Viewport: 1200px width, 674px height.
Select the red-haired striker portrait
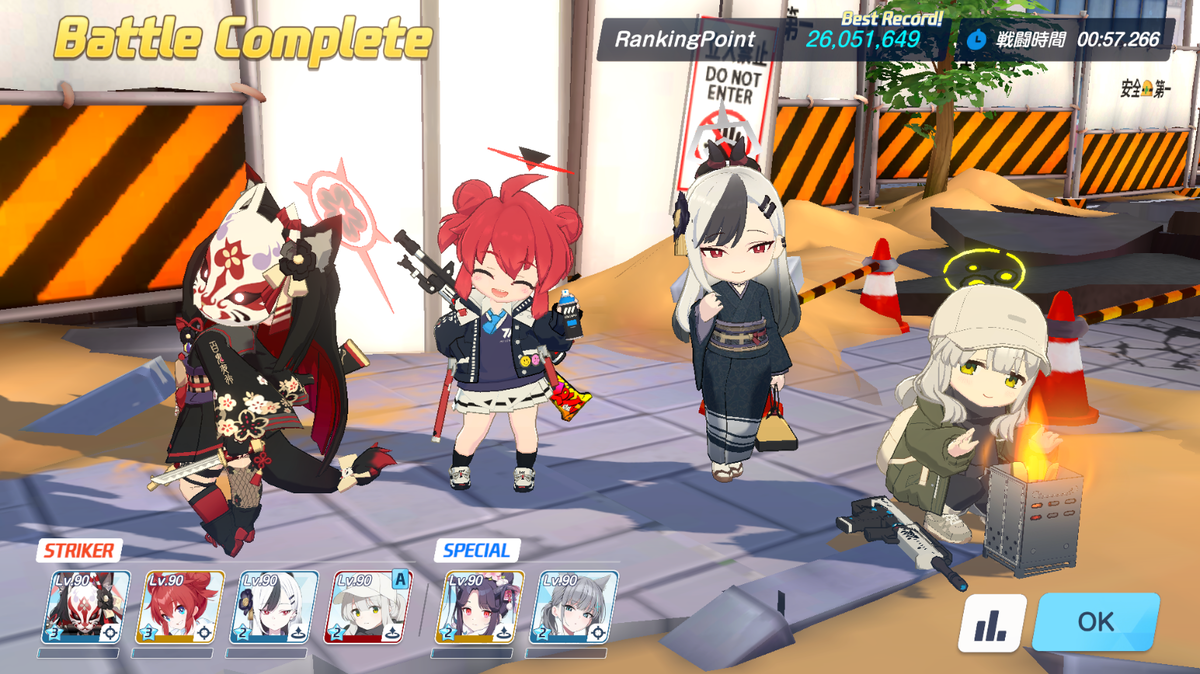tap(180, 607)
